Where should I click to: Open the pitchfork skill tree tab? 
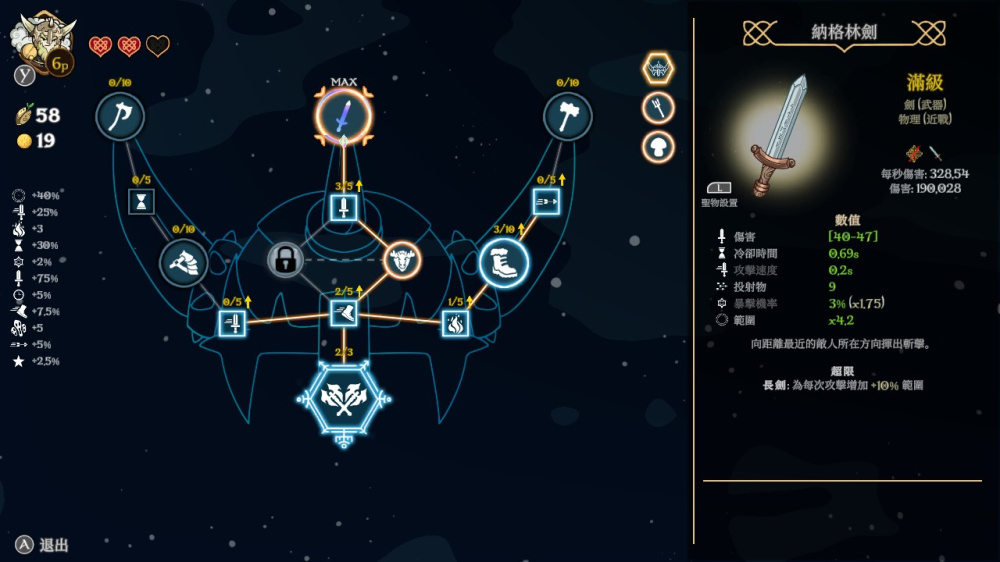(x=658, y=108)
